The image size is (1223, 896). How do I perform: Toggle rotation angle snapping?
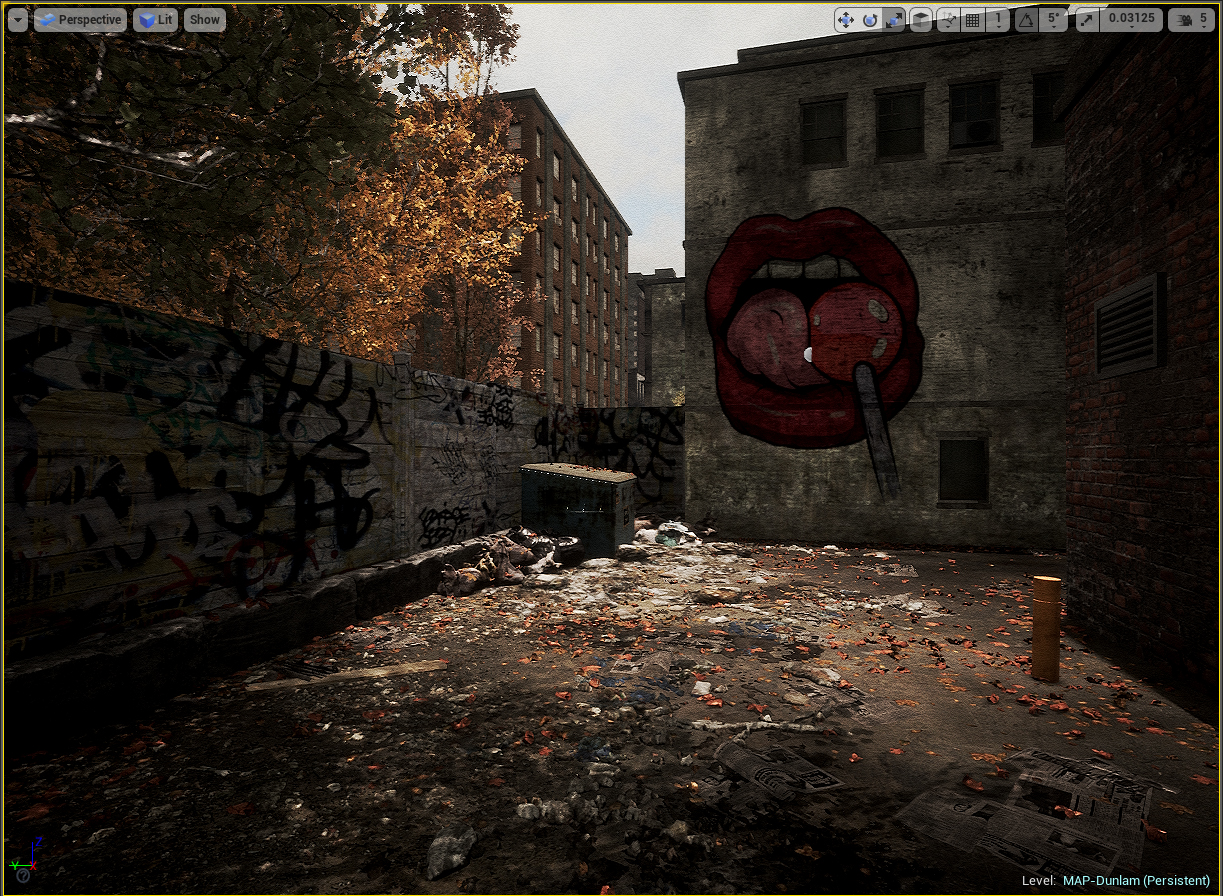[1026, 20]
